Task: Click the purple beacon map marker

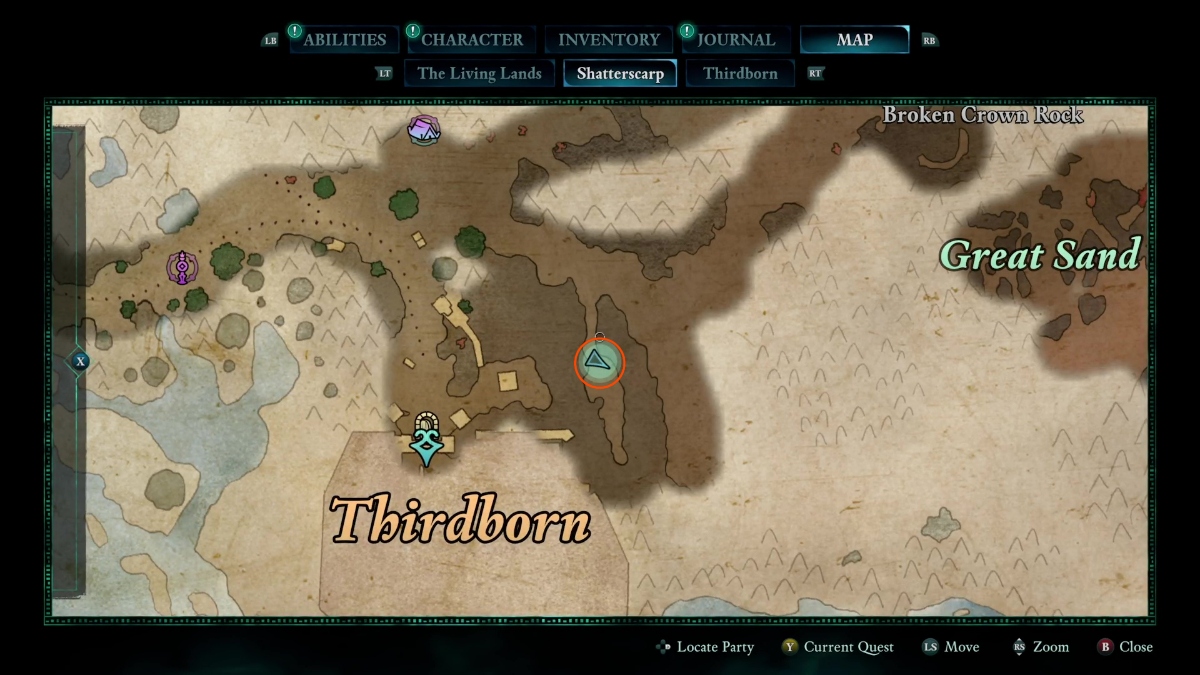Action: 182,267
